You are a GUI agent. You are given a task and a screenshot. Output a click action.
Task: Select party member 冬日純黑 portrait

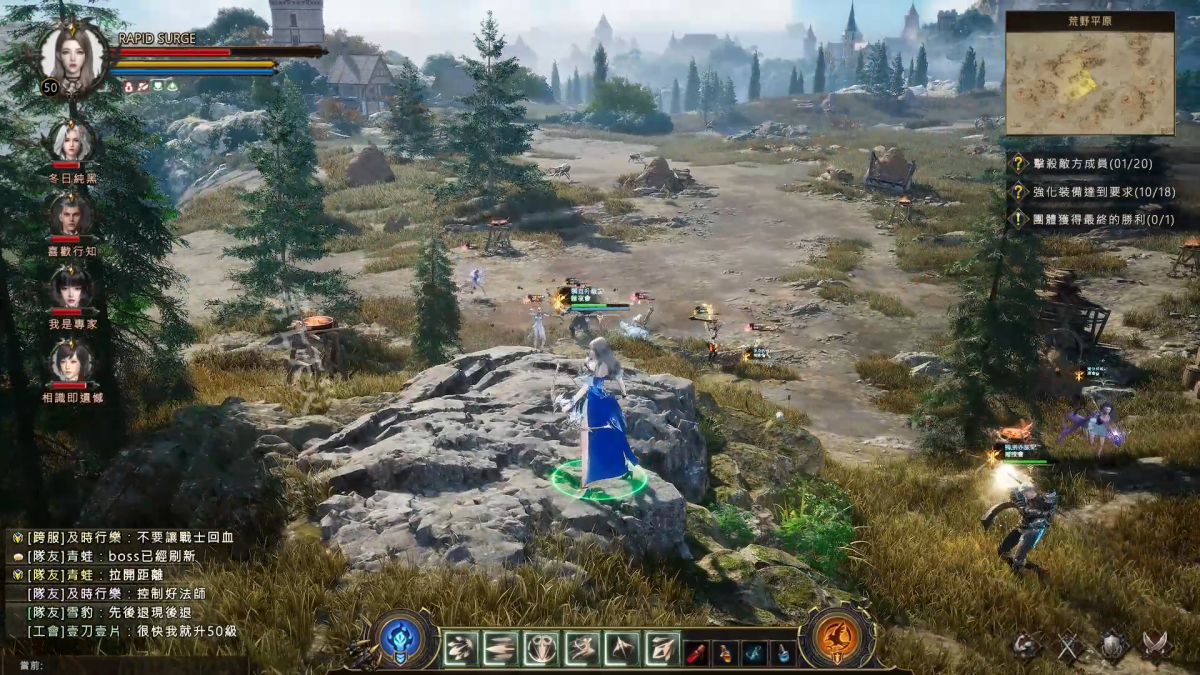click(x=71, y=141)
